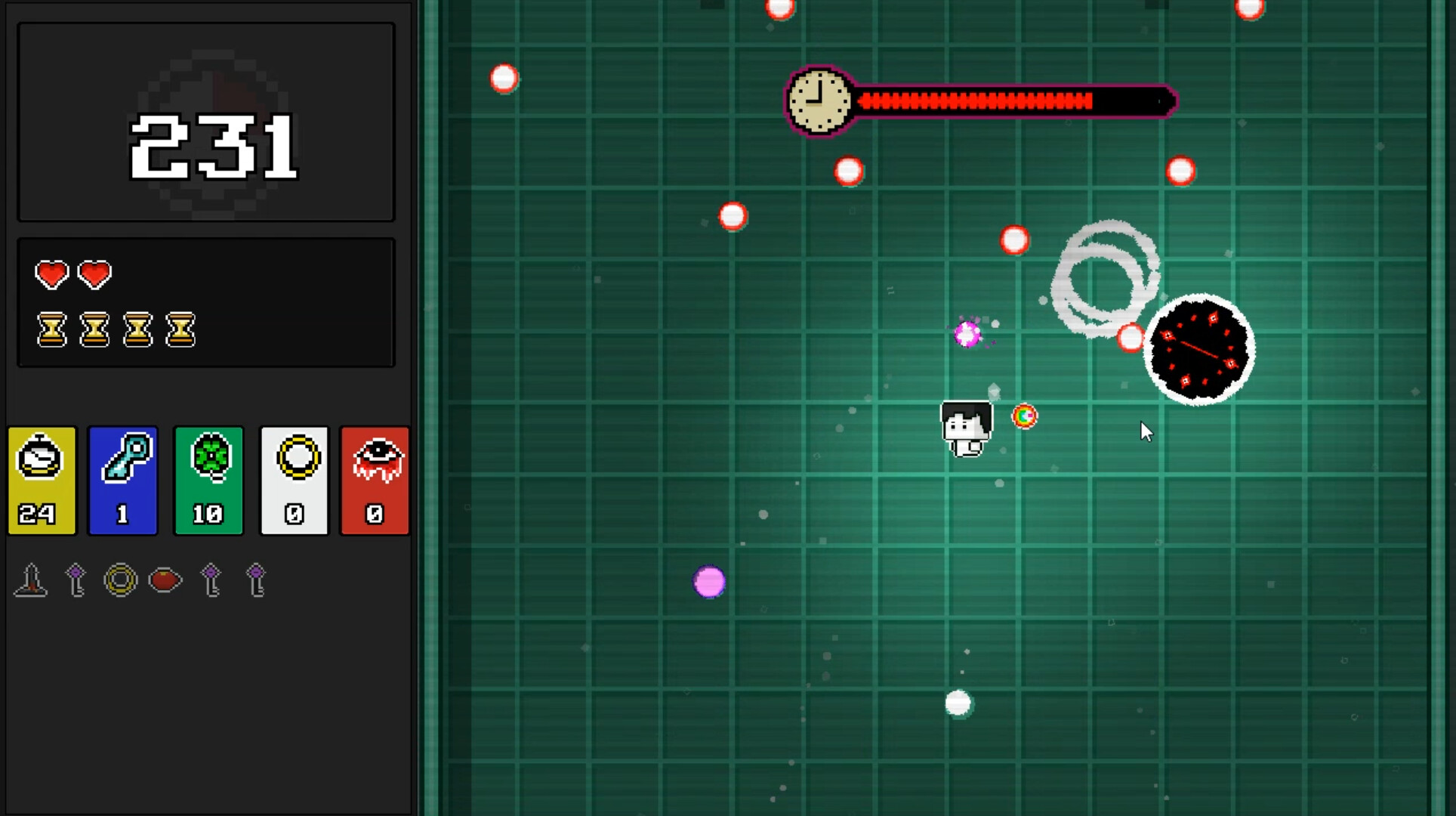Image resolution: width=1456 pixels, height=816 pixels.
Task: Toggle the first heart in the health panel
Action: pyautogui.click(x=51, y=274)
